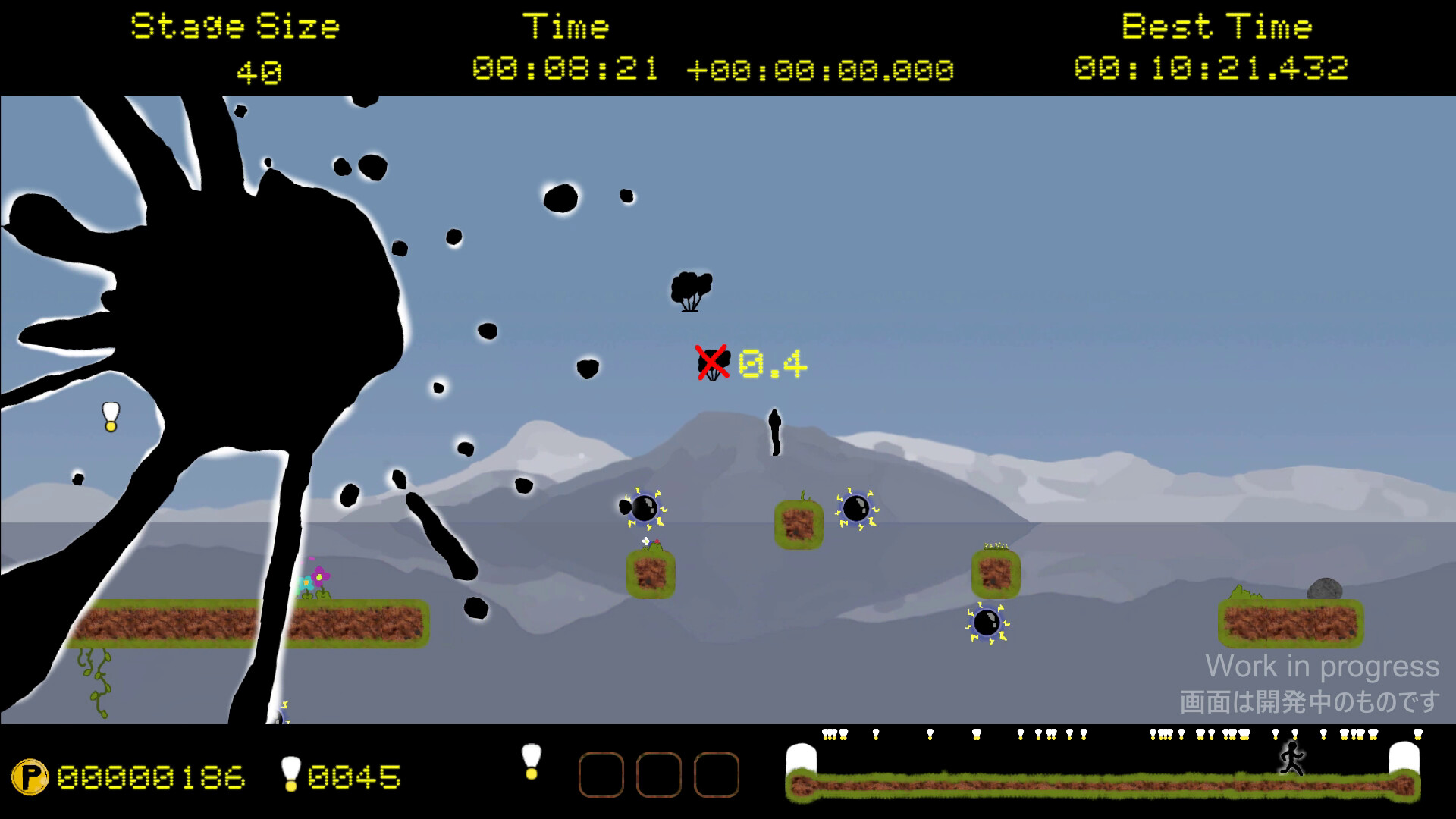Select the Stage Size 40 header
The image size is (1456, 819).
click(234, 27)
